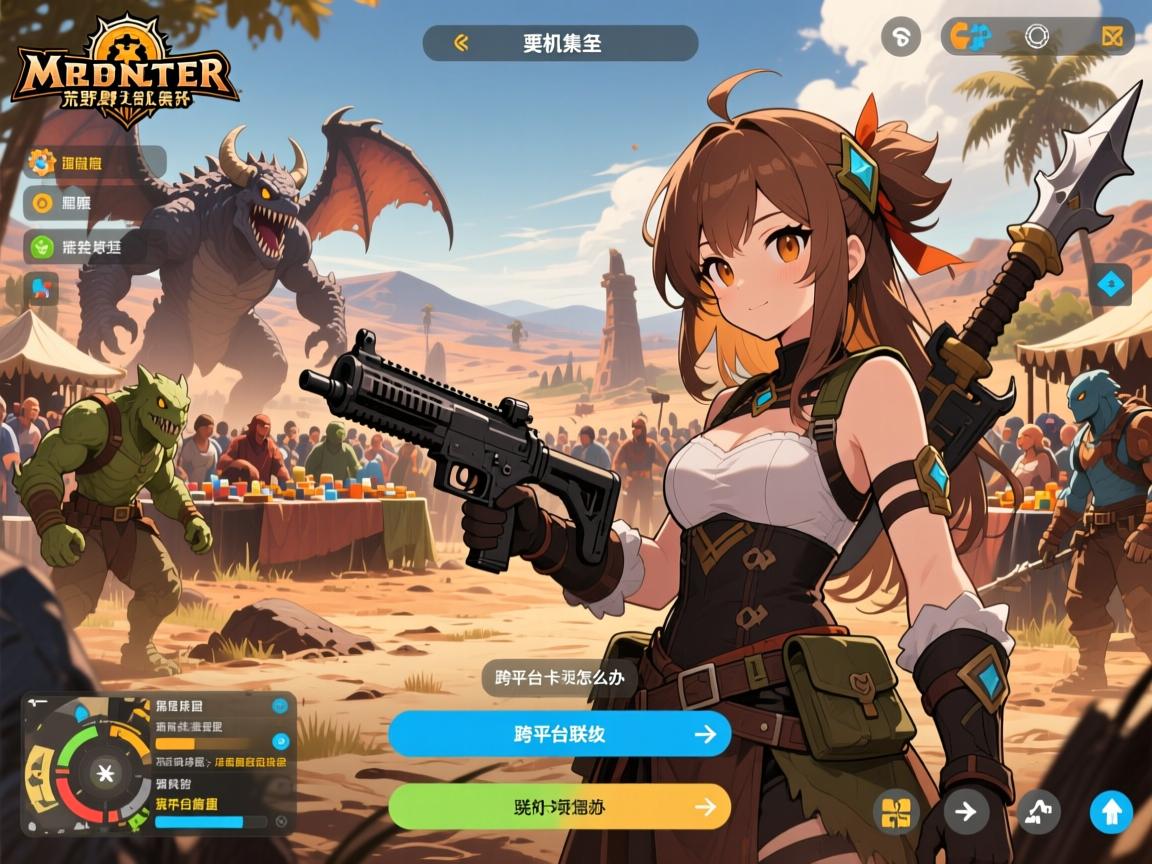Image resolution: width=1152 pixels, height=864 pixels.
Task: Click the yellow envelope icon
Action: tap(1112, 37)
